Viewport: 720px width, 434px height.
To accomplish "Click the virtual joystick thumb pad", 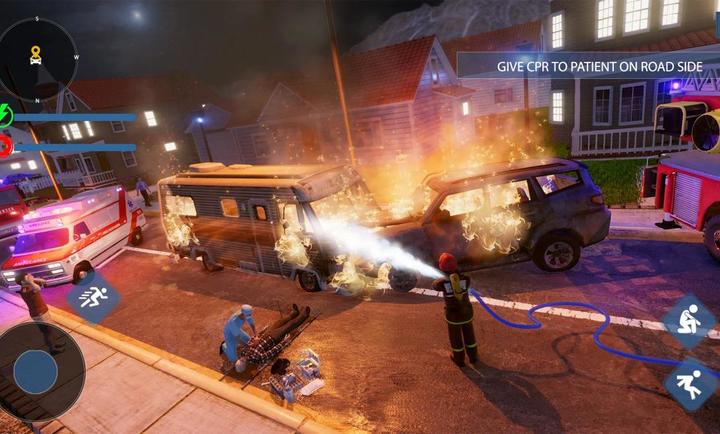I will click(x=35, y=371).
